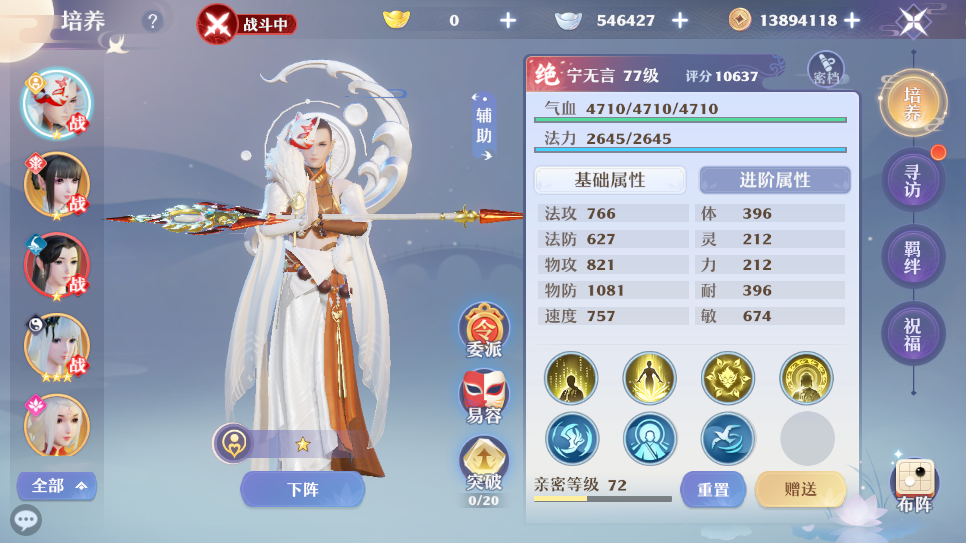Click the 重置 reset button
The width and height of the screenshot is (966, 543).
coord(713,489)
